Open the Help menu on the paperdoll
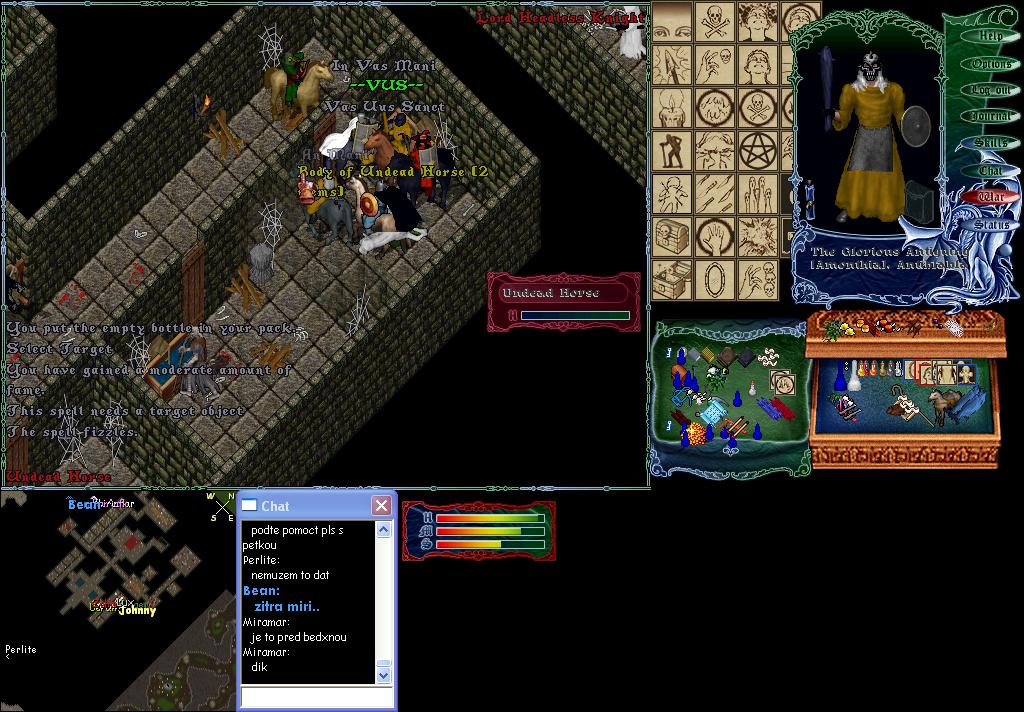The width and height of the screenshot is (1024, 712). (991, 37)
